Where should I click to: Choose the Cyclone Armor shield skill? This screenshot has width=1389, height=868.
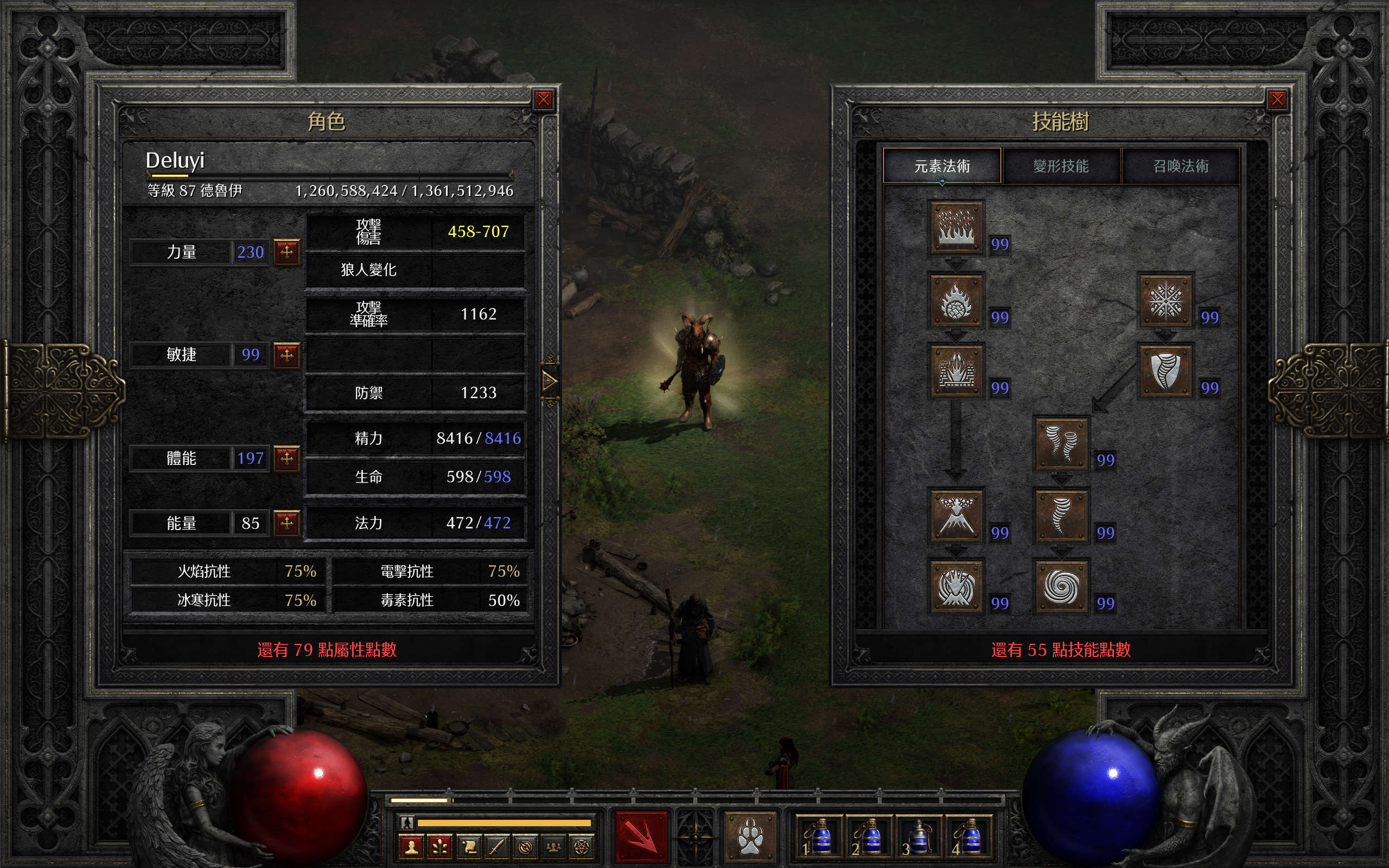pos(1165,371)
